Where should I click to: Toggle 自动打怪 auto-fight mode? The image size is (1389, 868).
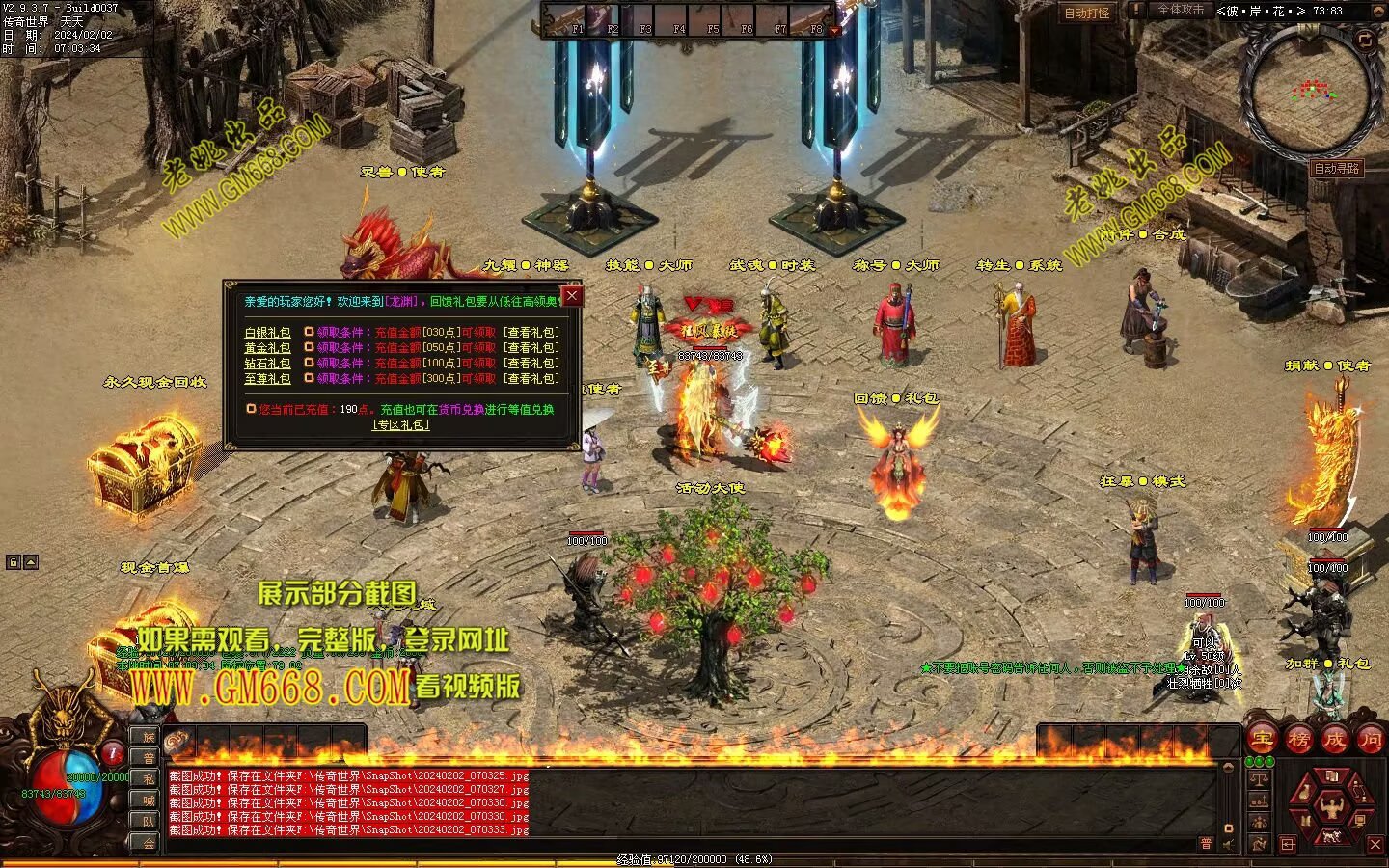coord(1087,13)
